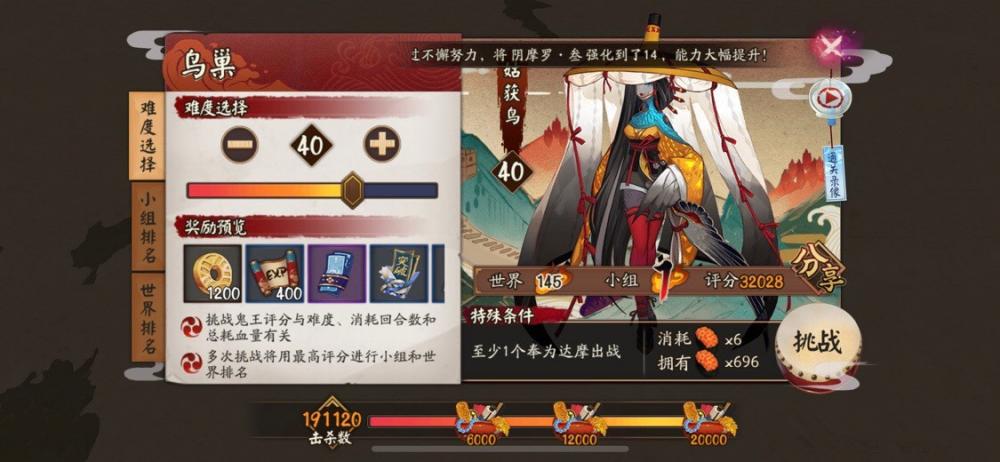
Task: Decrease difficulty with the minus button
Action: pyautogui.click(x=239, y=144)
